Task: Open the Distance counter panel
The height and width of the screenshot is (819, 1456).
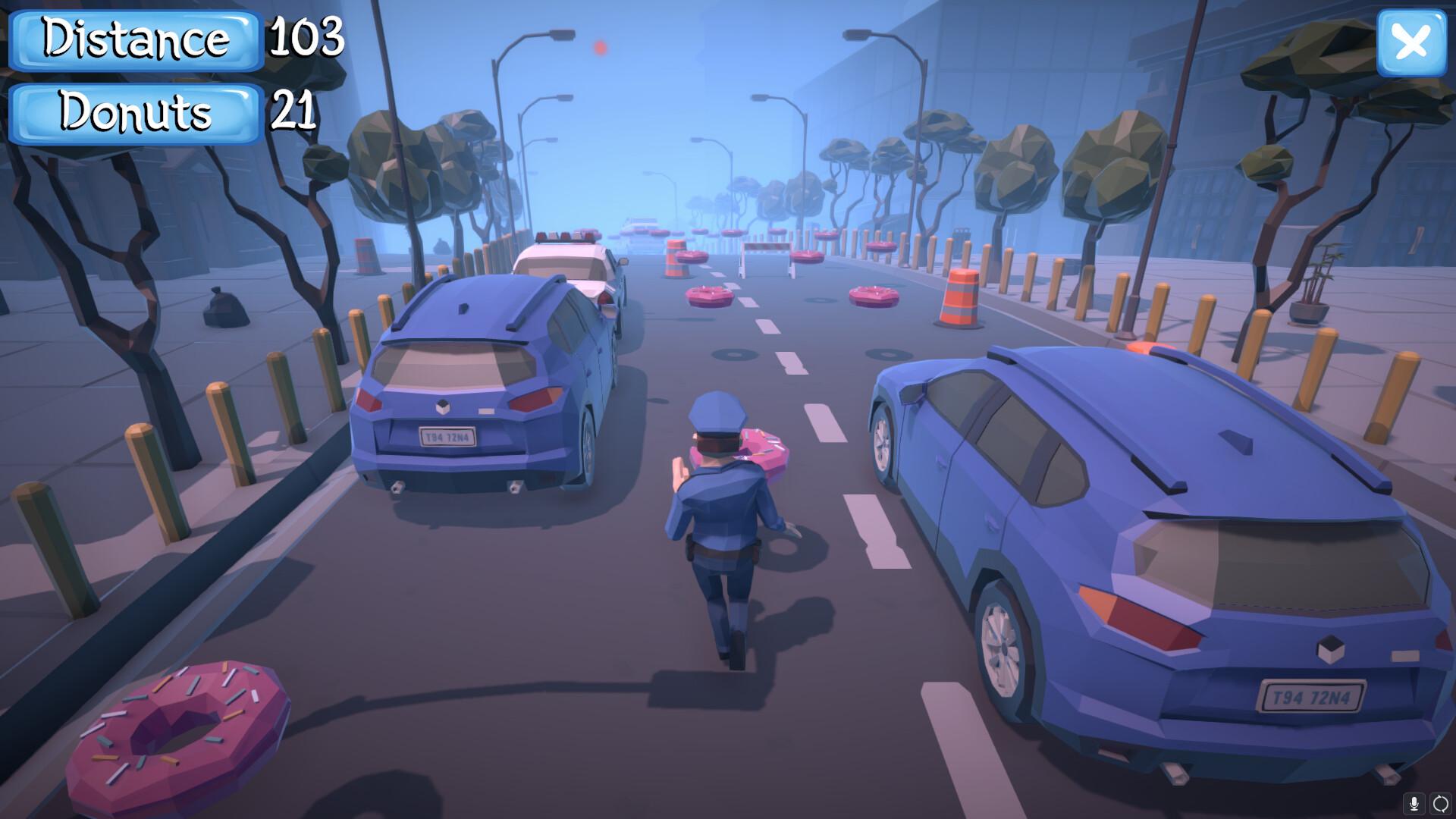Action: (135, 39)
